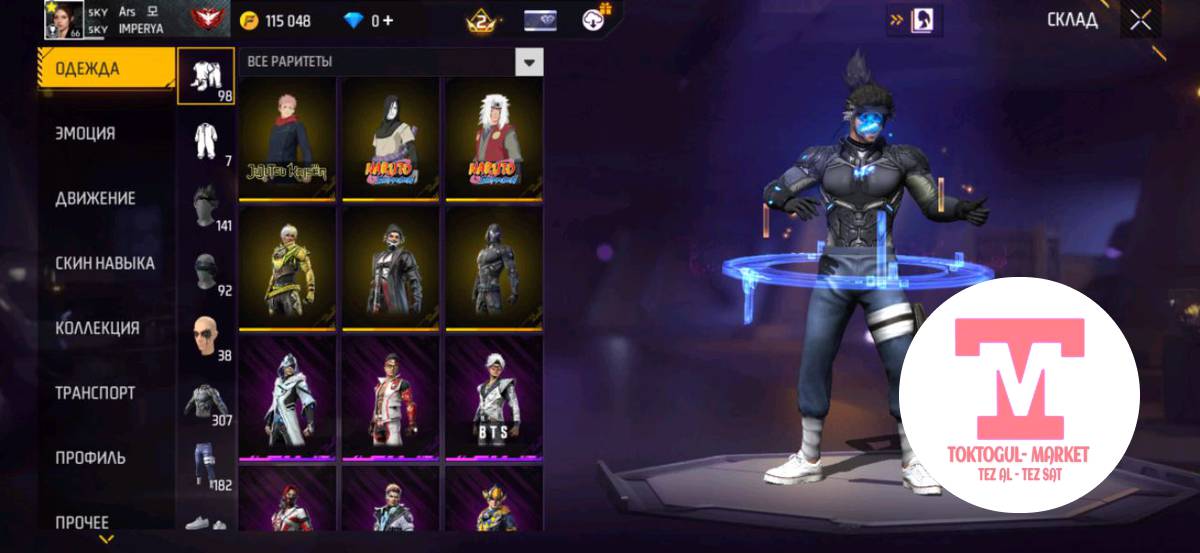Image resolution: width=1200 pixels, height=553 pixels.
Task: Close the vault screen with the X
Action: 1140,21
